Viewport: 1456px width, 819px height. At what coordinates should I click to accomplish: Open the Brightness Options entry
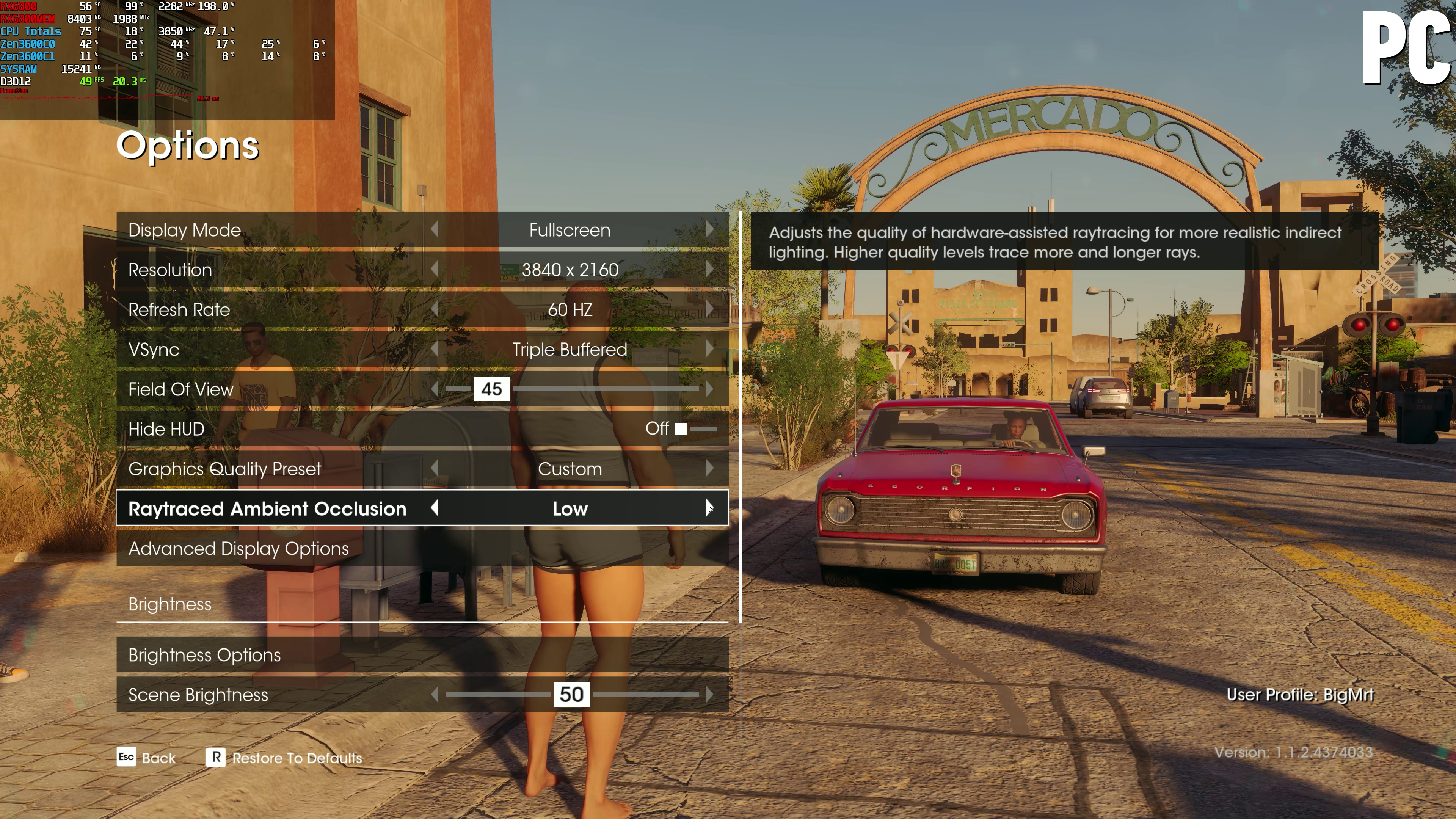click(x=205, y=654)
